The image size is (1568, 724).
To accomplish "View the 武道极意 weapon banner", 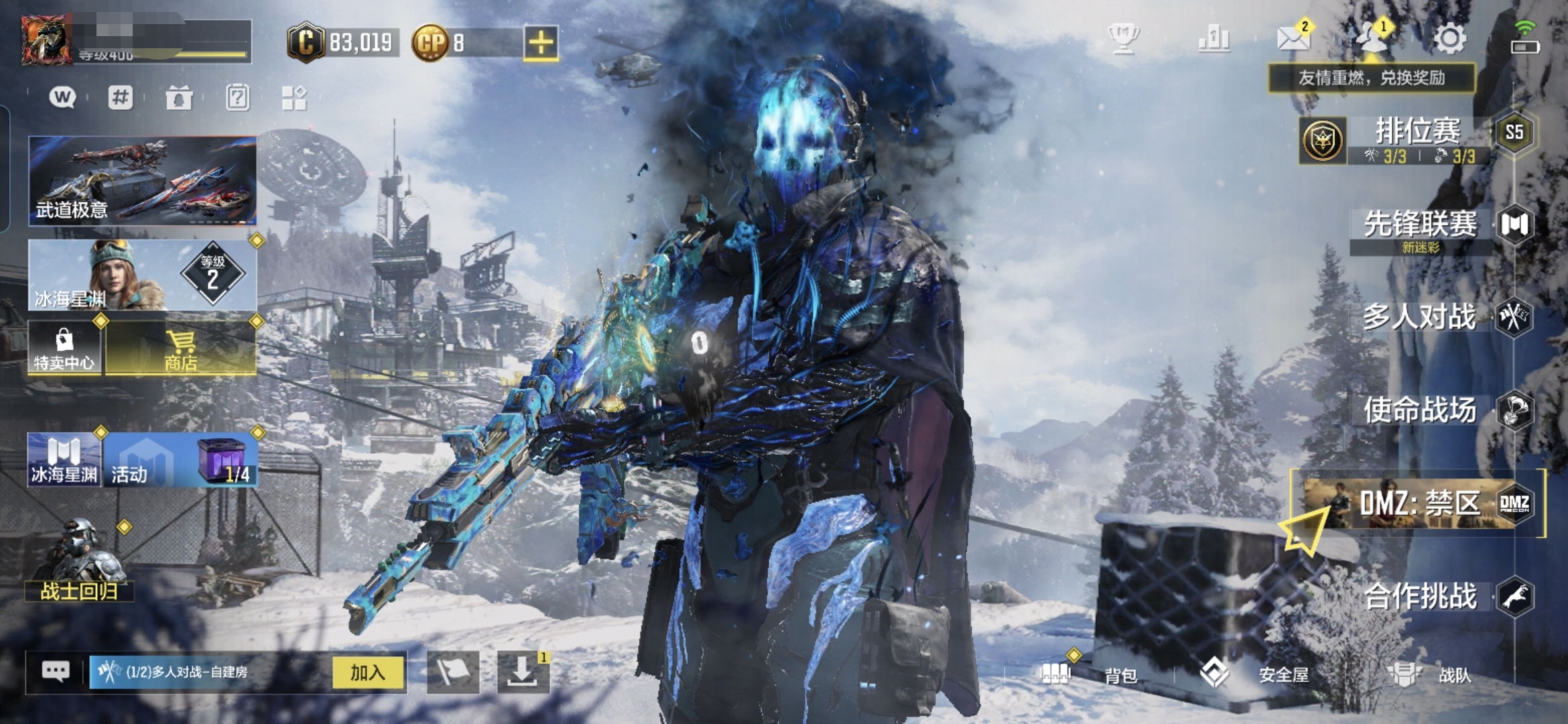I will tap(142, 180).
